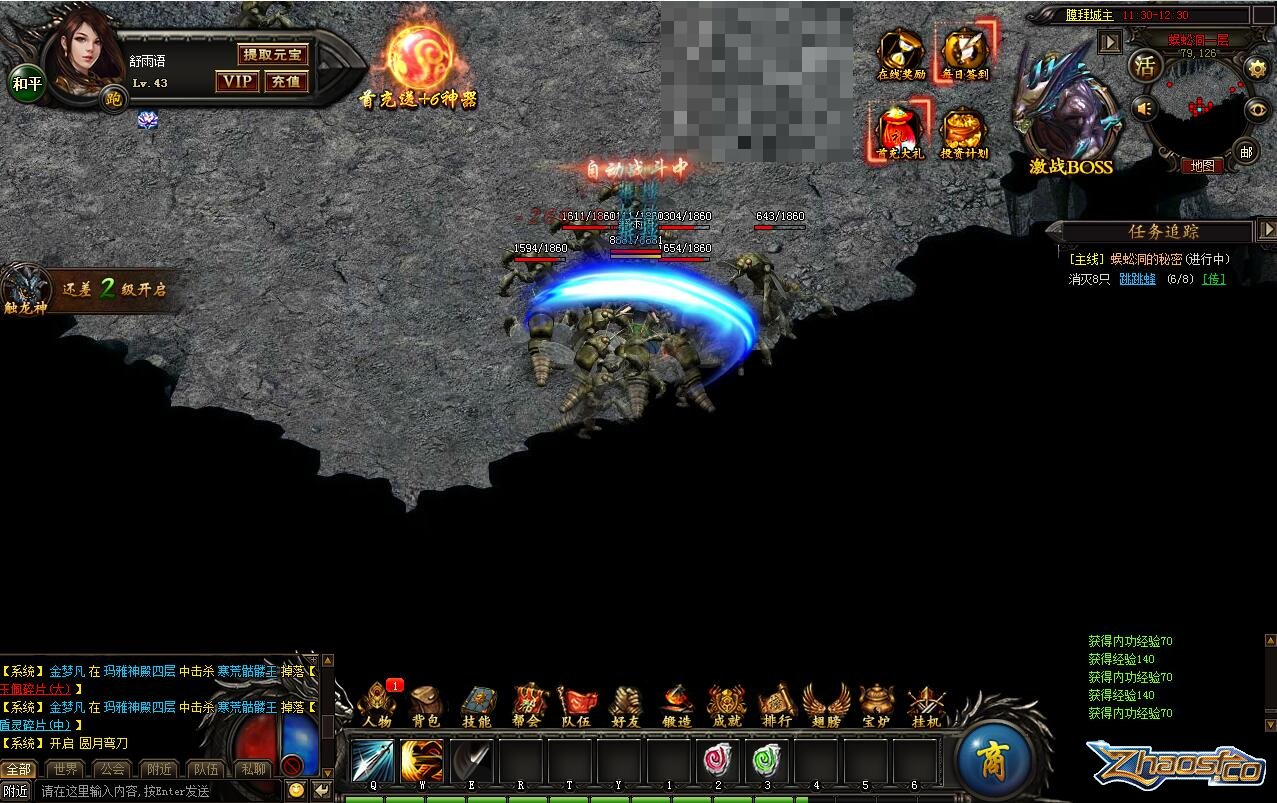Click the 充值 recharge button
1277x803 pixels.
tap(286, 82)
